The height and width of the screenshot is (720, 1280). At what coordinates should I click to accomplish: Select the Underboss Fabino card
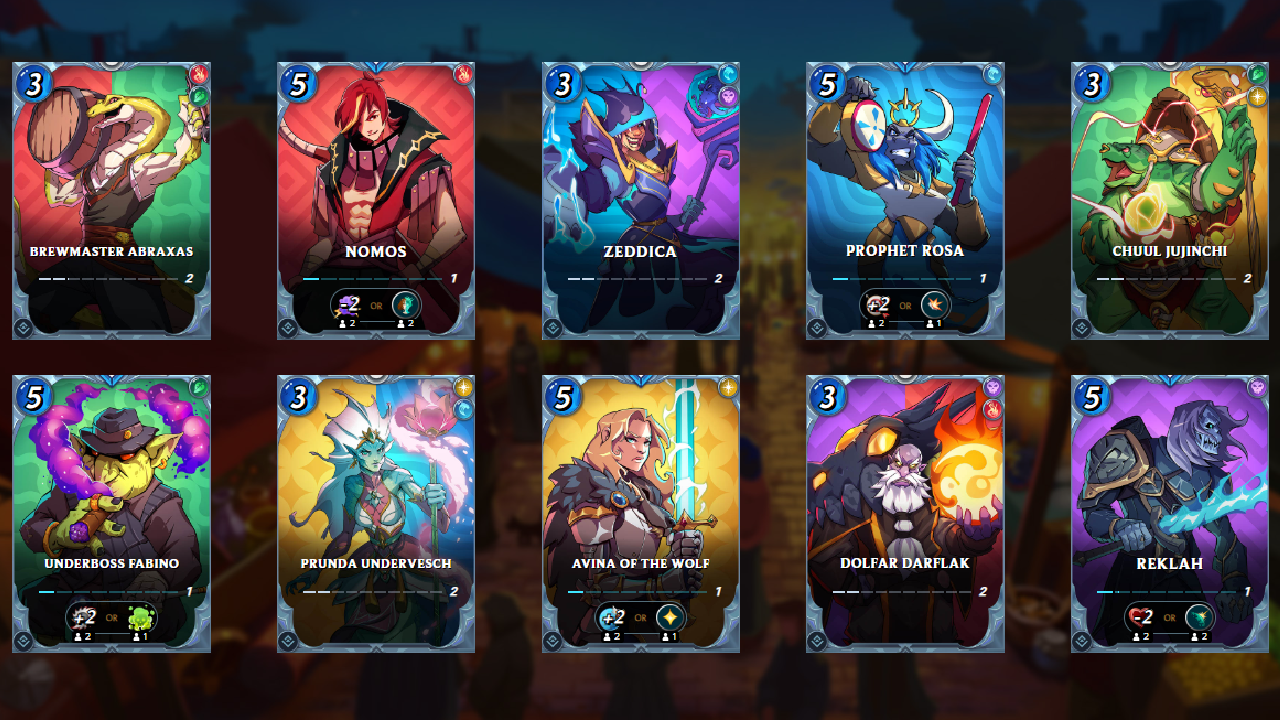pos(111,513)
